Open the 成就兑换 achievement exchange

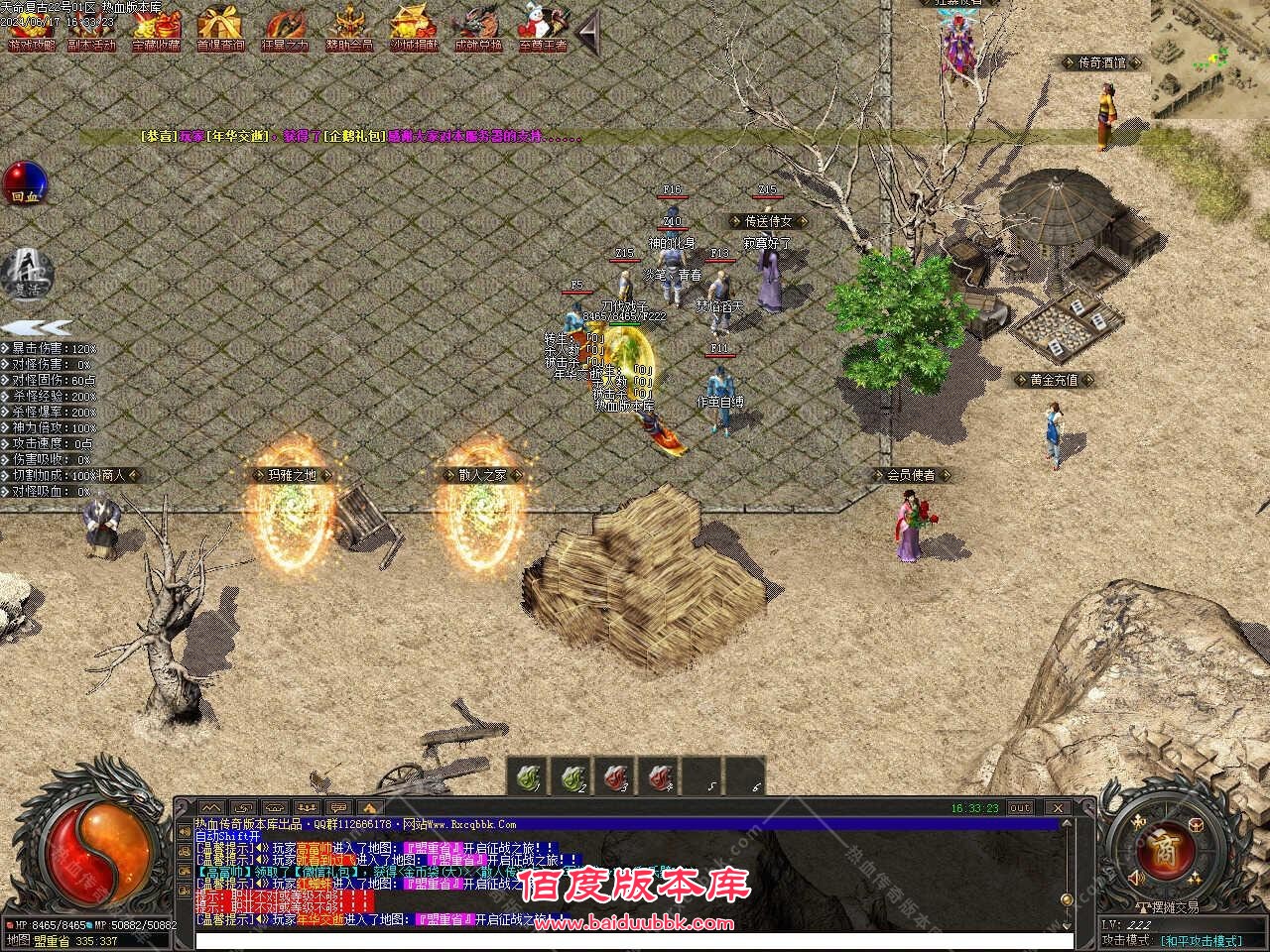pyautogui.click(x=478, y=30)
